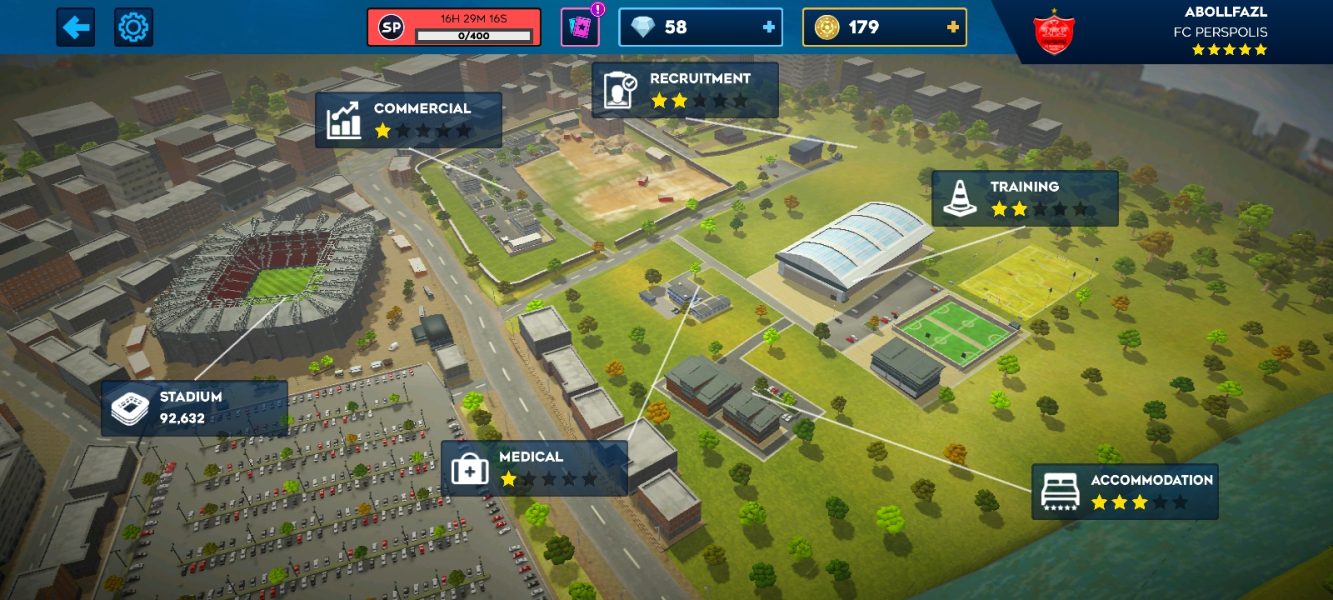This screenshot has height=600, width=1333.
Task: Open the Medical facility panel
Action: [534, 468]
